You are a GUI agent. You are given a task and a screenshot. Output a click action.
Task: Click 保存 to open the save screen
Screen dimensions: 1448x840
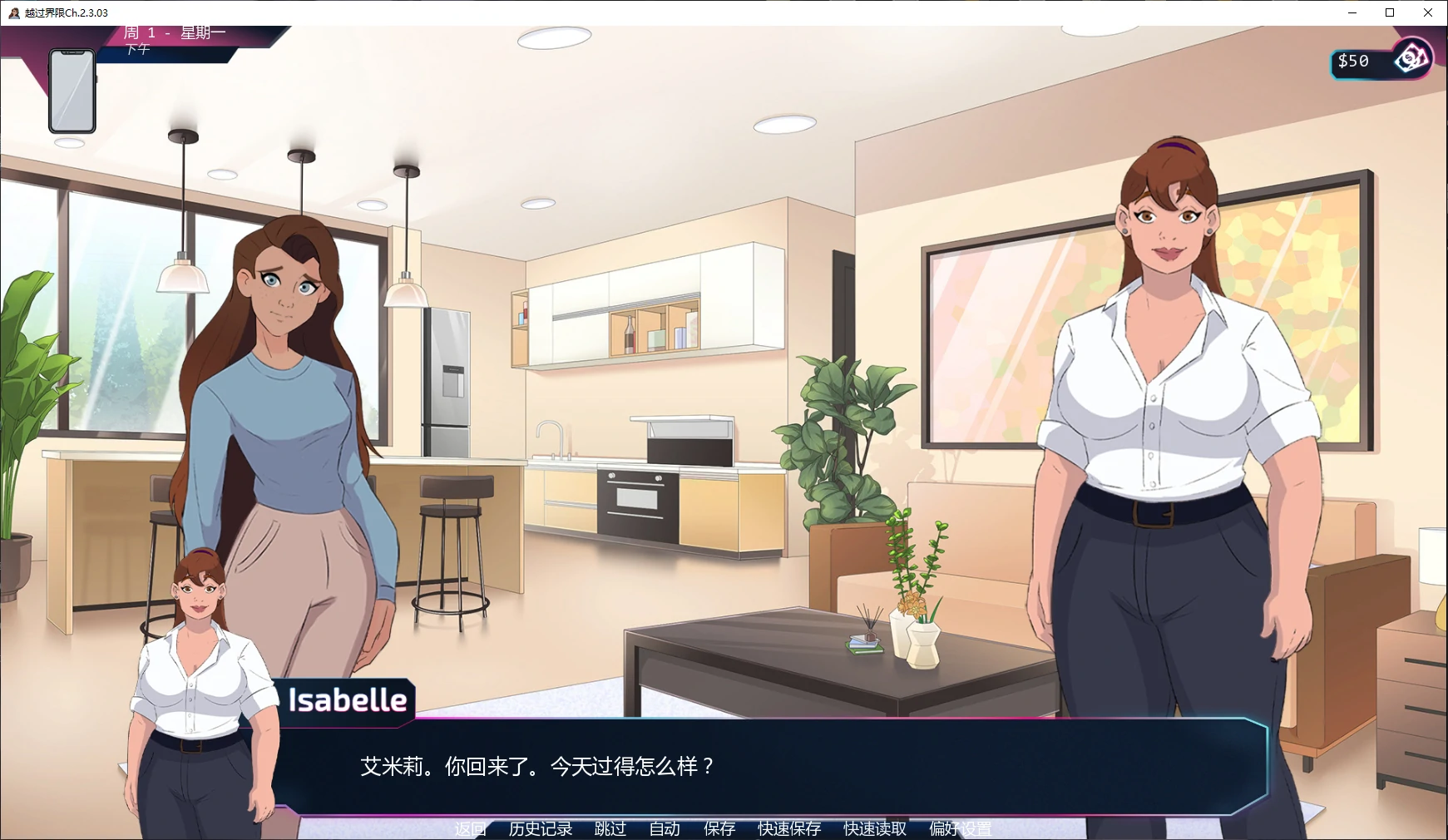(720, 828)
